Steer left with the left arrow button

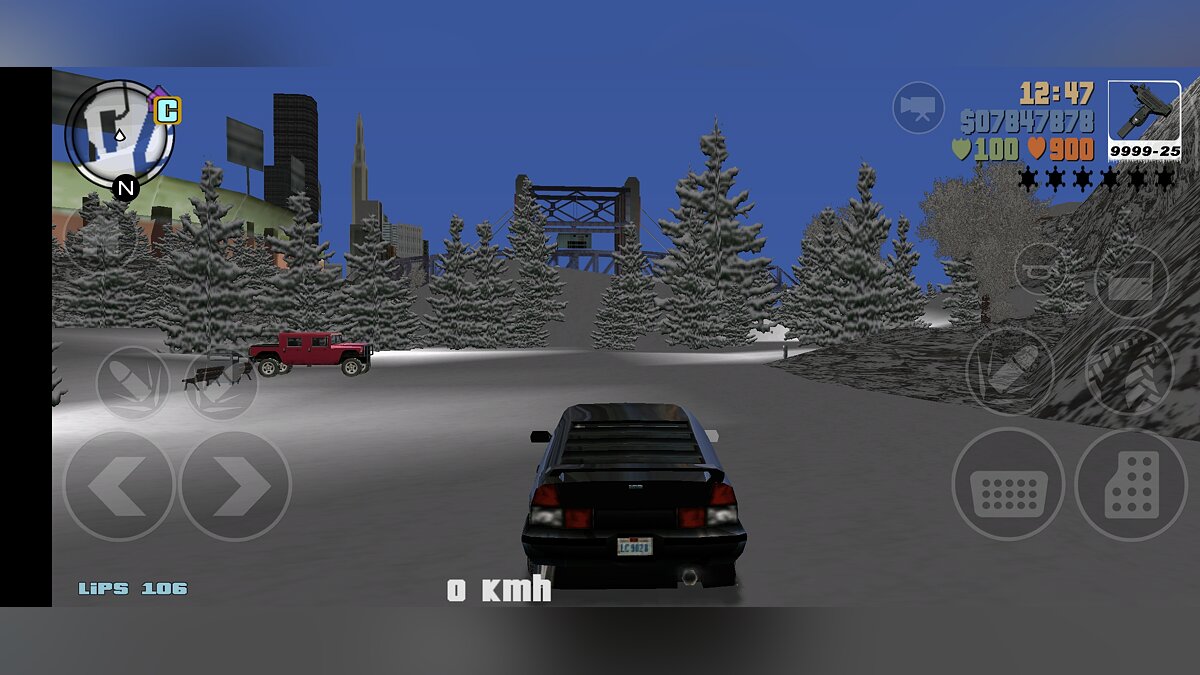pos(119,486)
